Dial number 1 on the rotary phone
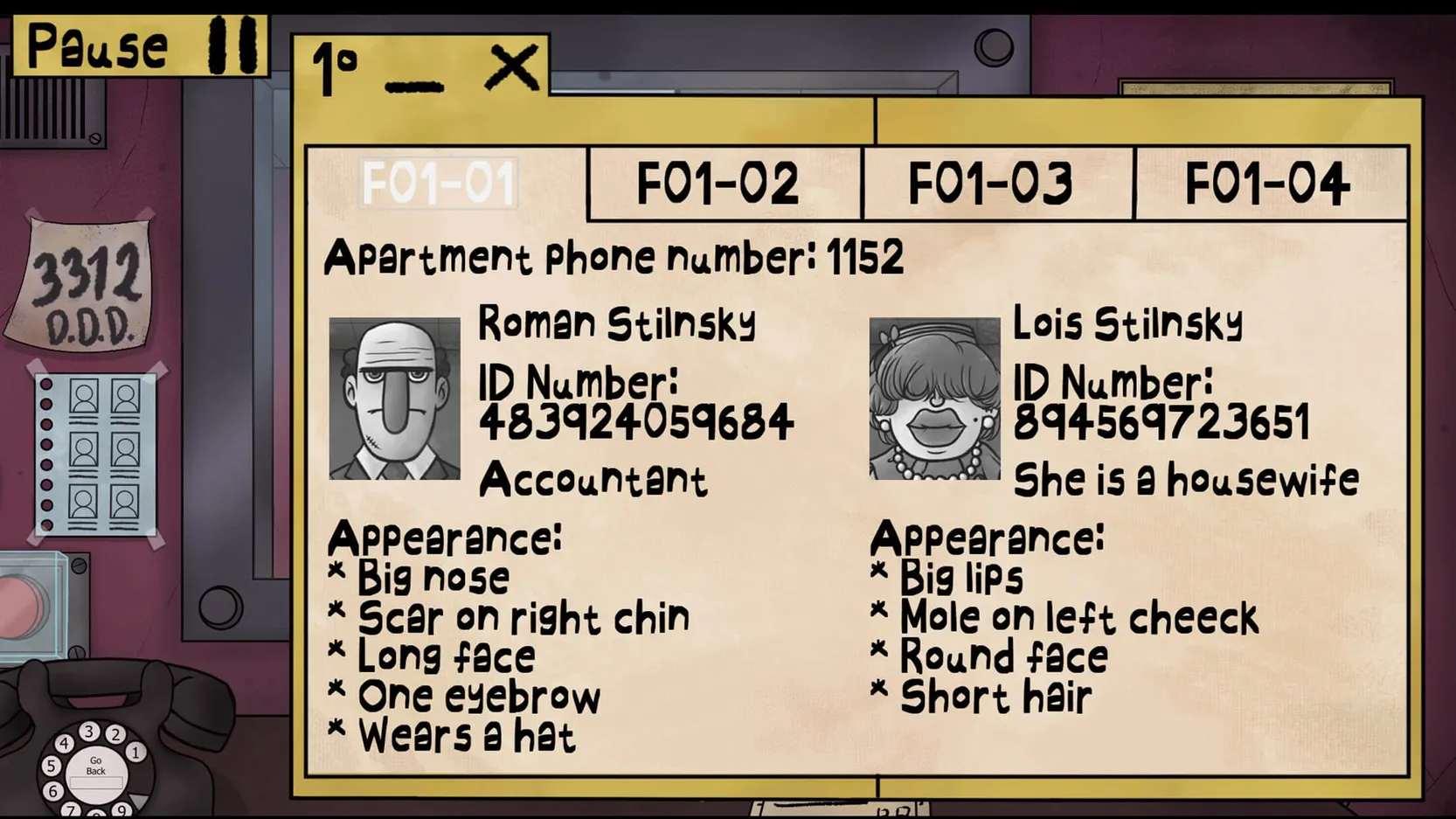 coord(135,752)
